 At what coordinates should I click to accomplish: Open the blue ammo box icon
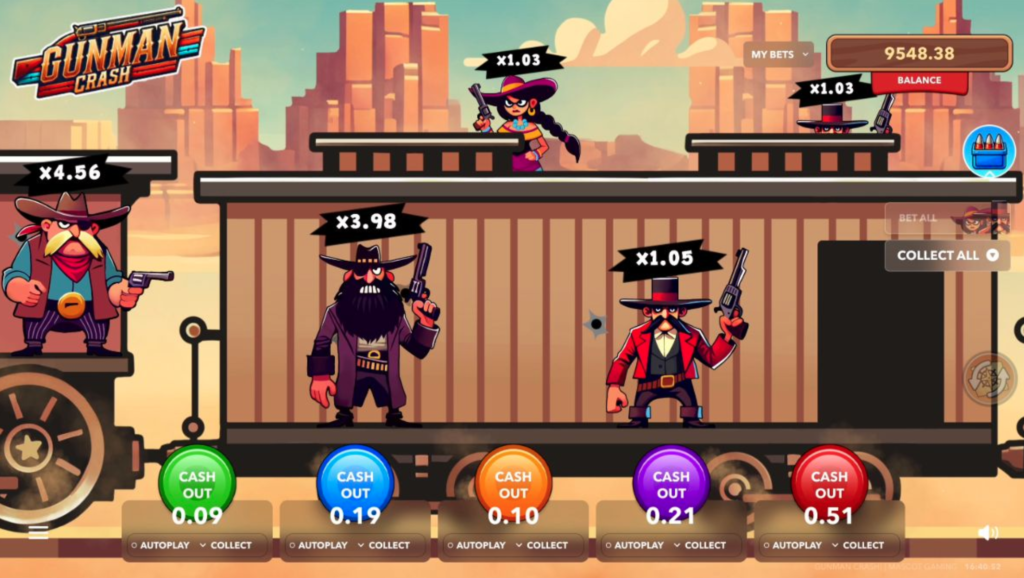pos(989,152)
